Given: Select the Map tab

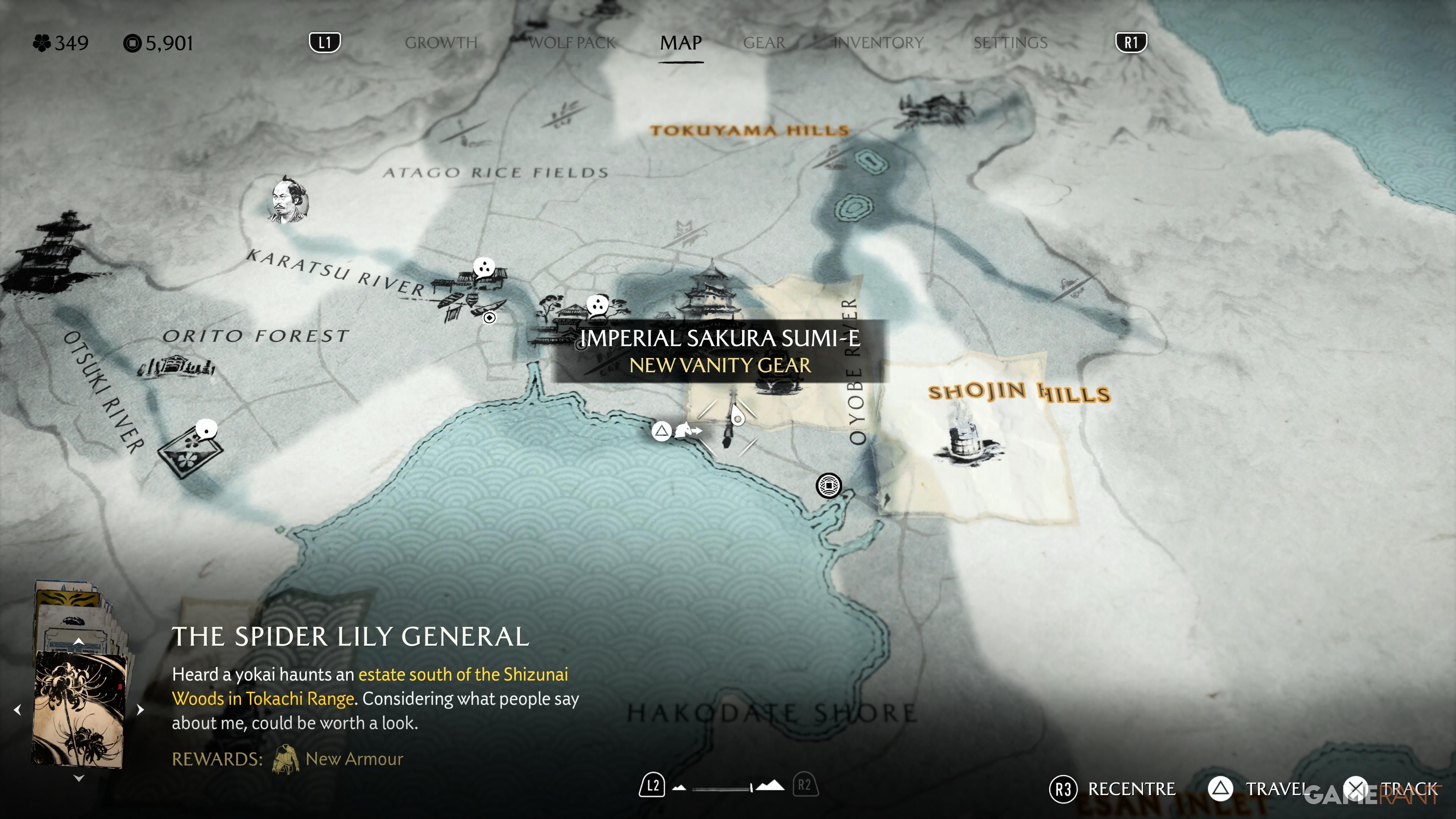Looking at the screenshot, I should [681, 43].
